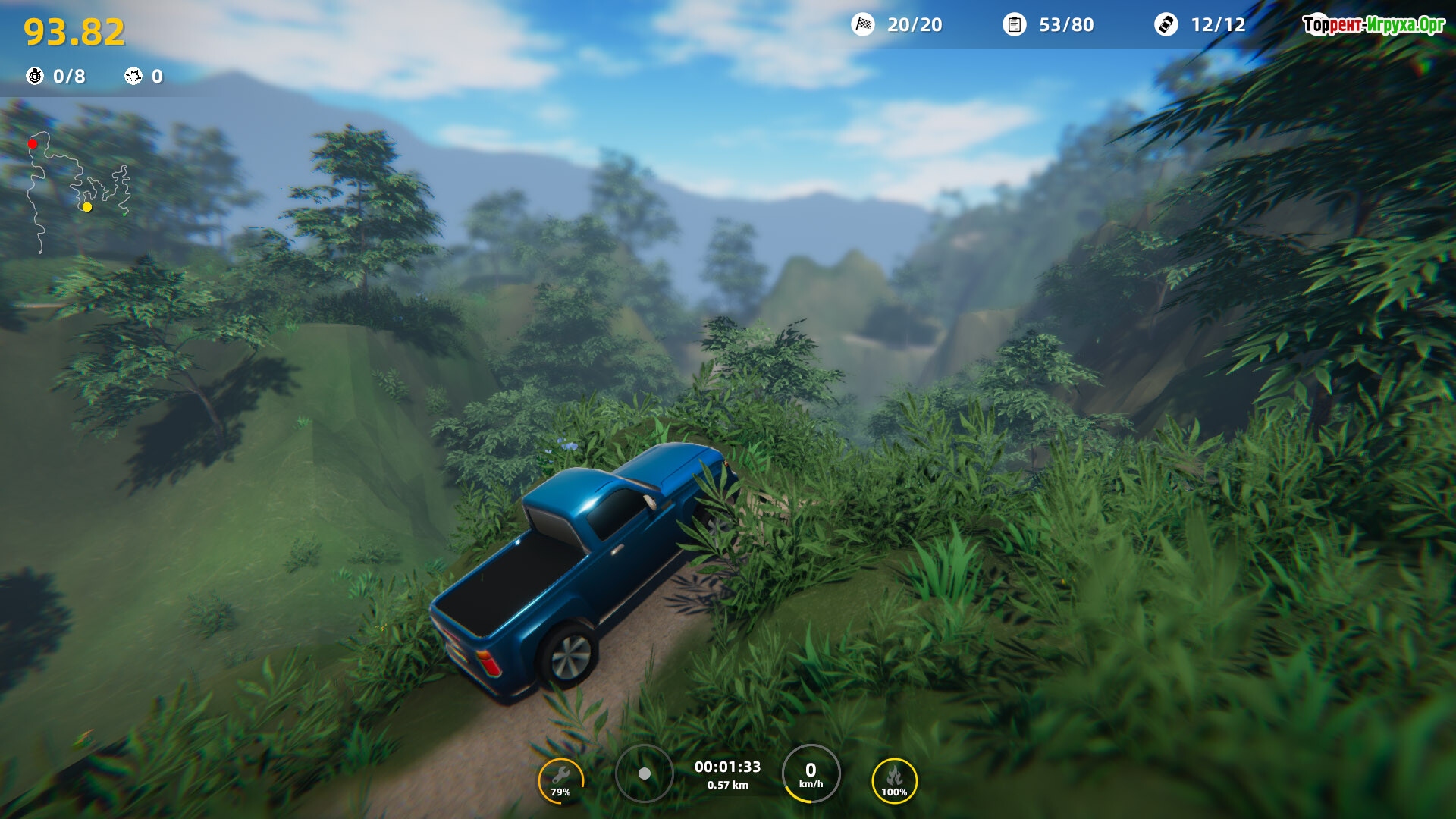Image resolution: width=1456 pixels, height=819 pixels.
Task: Select the car icon beside 12/12
Action: pos(1166,25)
